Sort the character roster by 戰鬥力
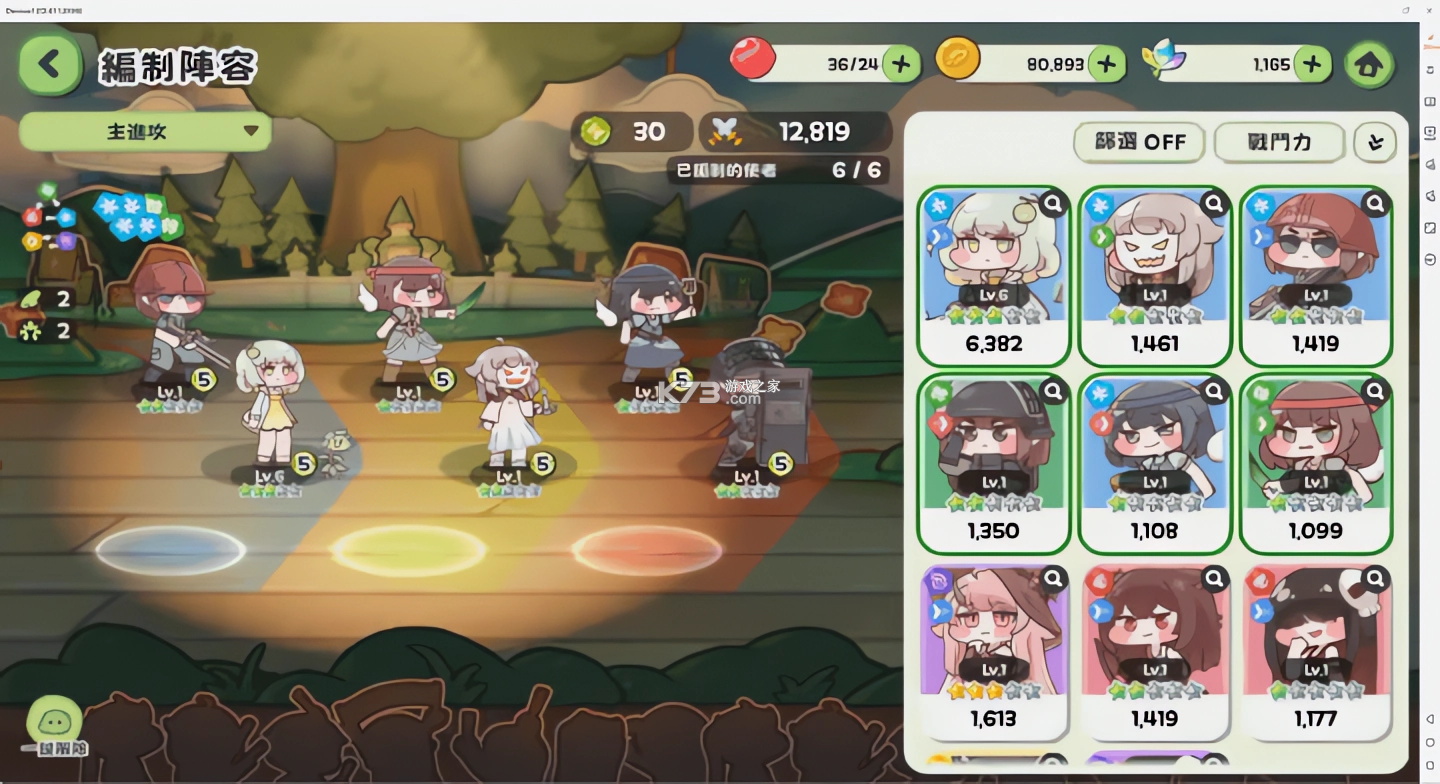The image size is (1440, 784). click(x=1280, y=142)
